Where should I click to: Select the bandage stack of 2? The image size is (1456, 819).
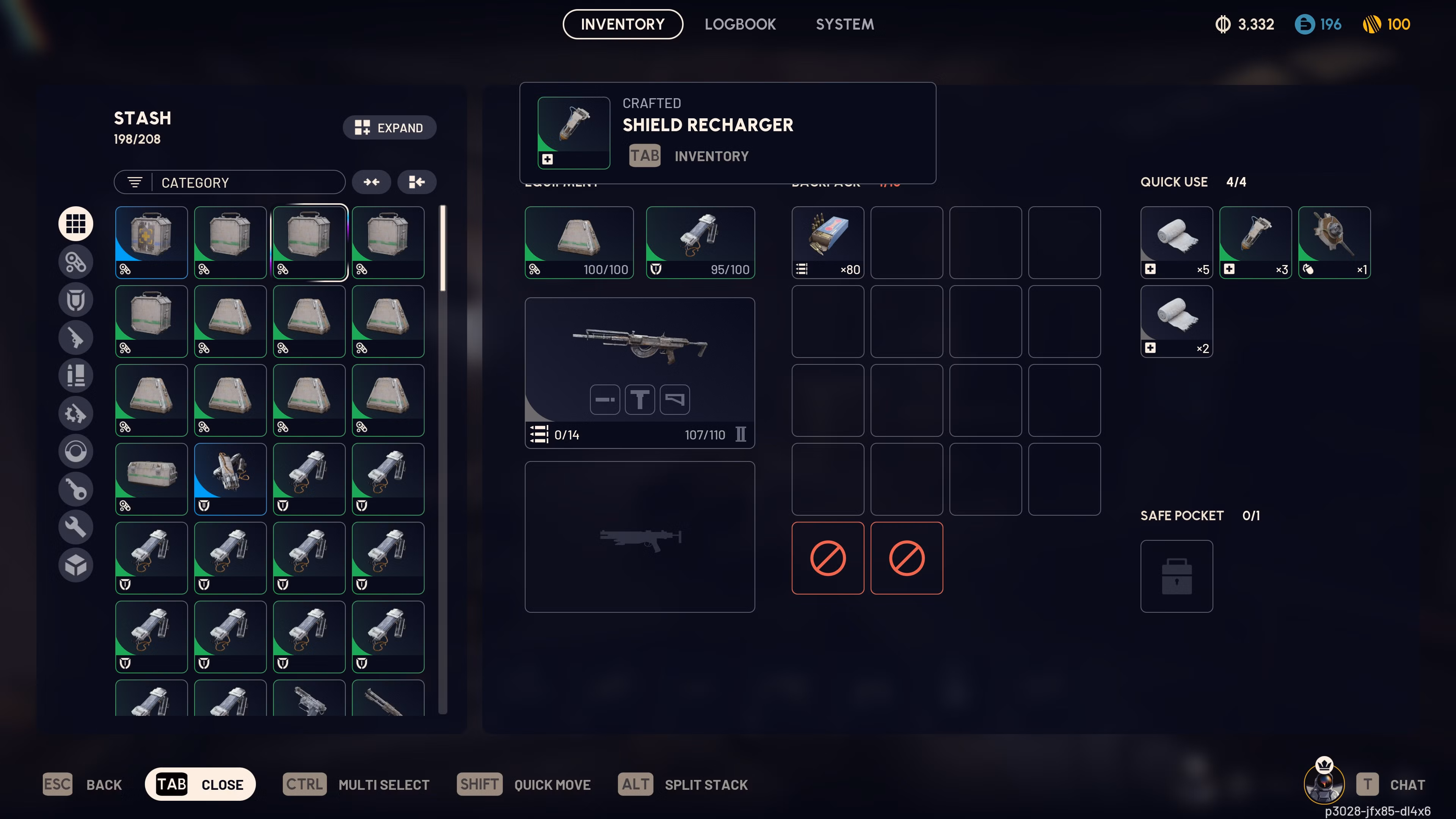pyautogui.click(x=1176, y=321)
